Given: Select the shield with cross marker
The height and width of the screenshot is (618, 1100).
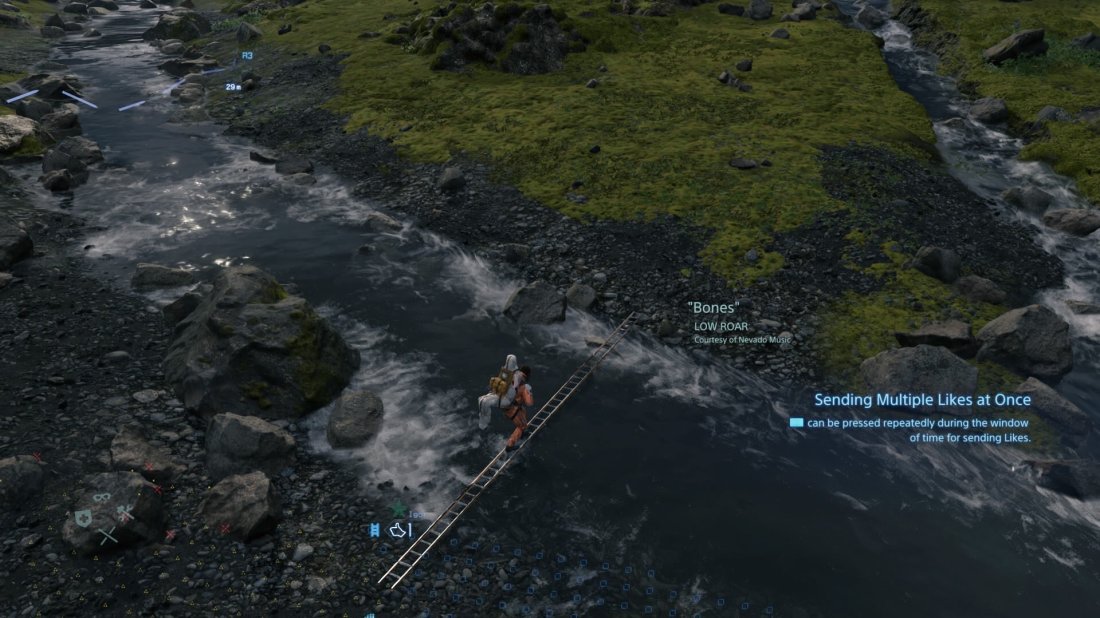Looking at the screenshot, I should (x=83, y=517).
